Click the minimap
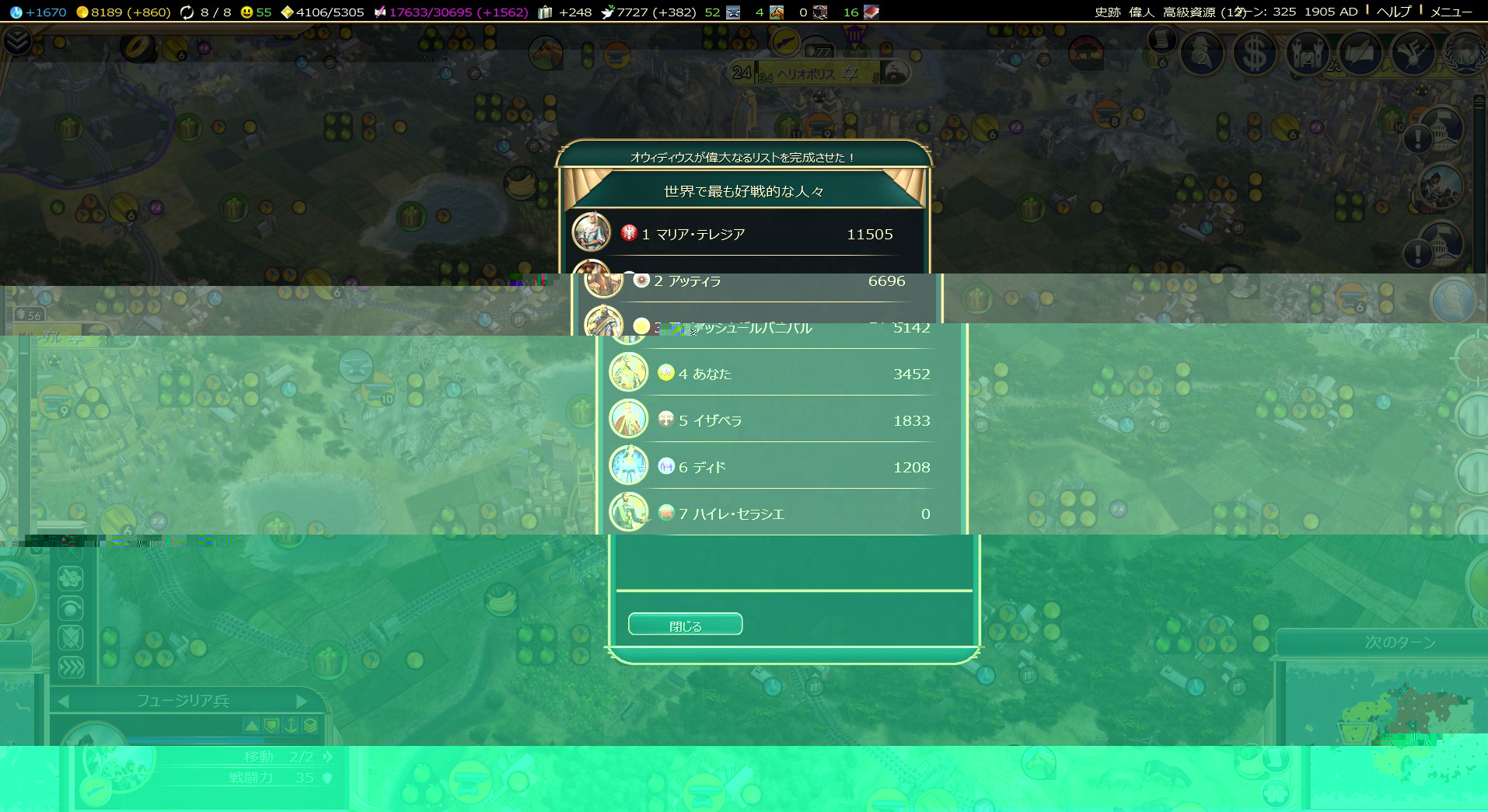The image size is (1488, 812). 1392,715
